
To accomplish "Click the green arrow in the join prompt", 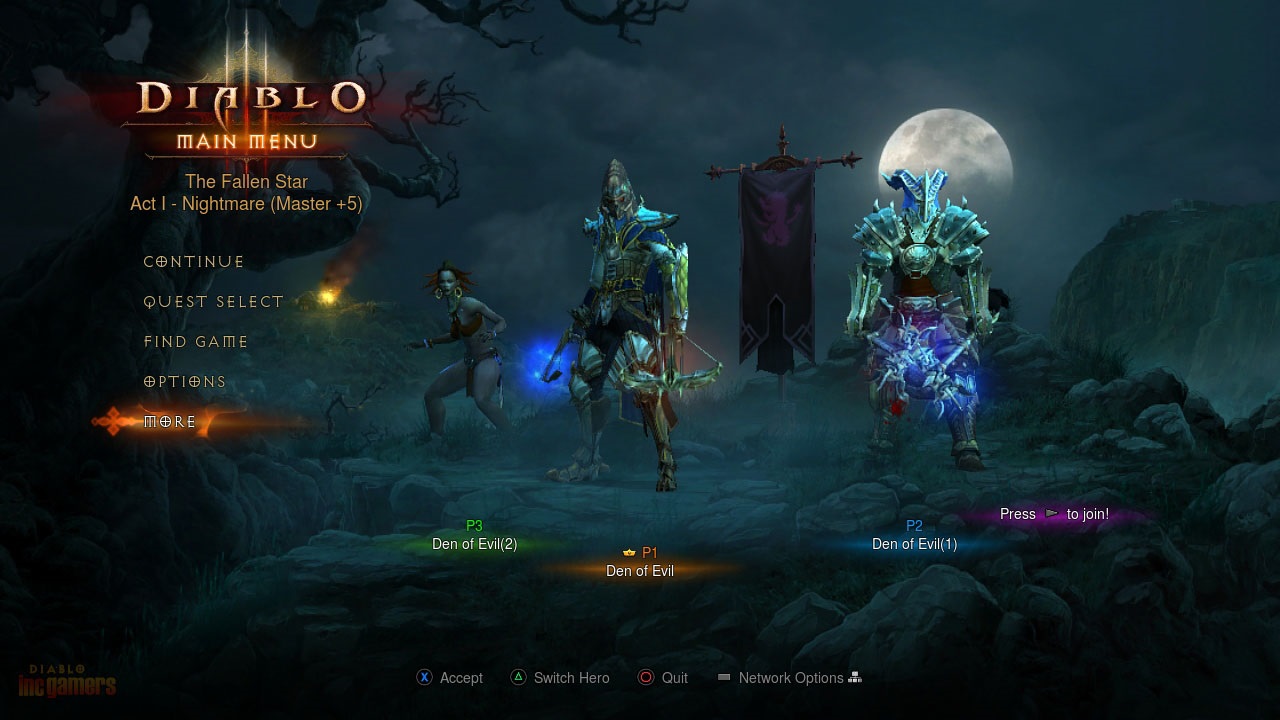I will click(x=1051, y=513).
